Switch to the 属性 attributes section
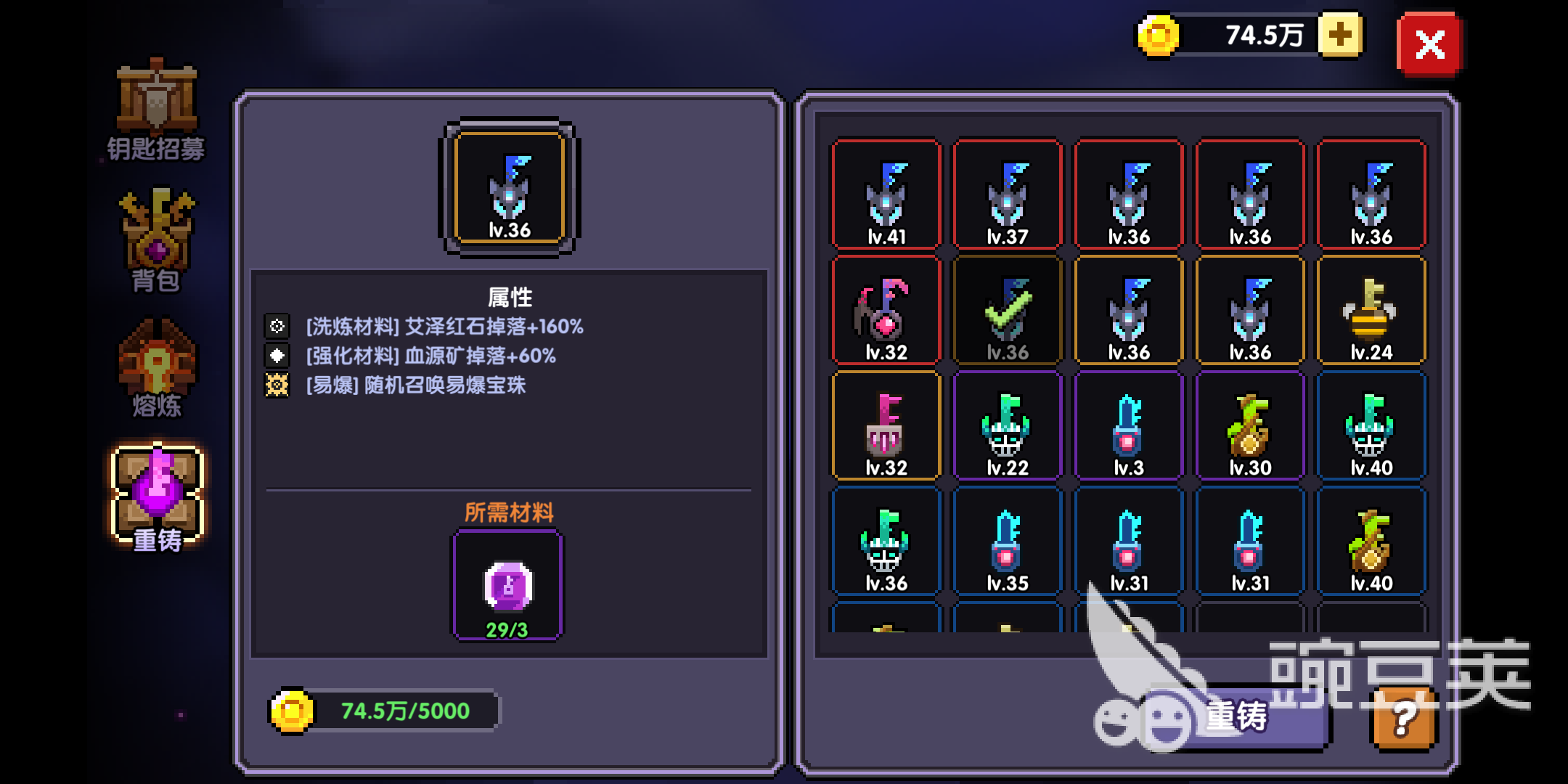 [x=508, y=297]
